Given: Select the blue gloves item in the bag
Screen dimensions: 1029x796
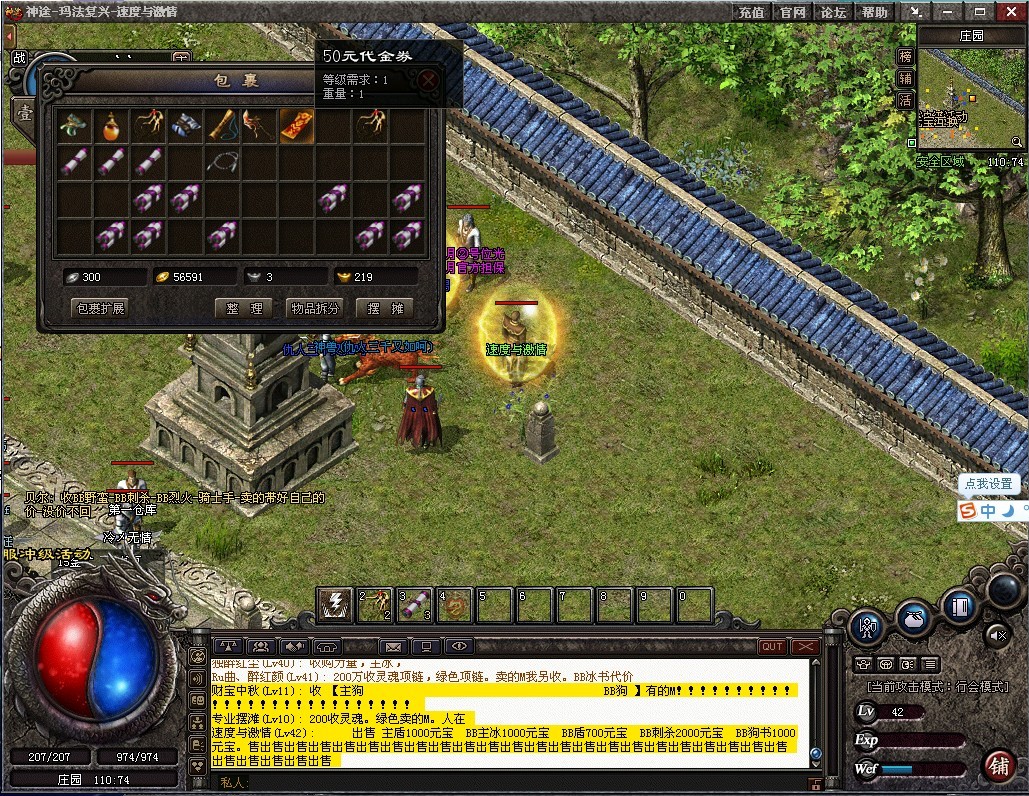Looking at the screenshot, I should (185, 126).
